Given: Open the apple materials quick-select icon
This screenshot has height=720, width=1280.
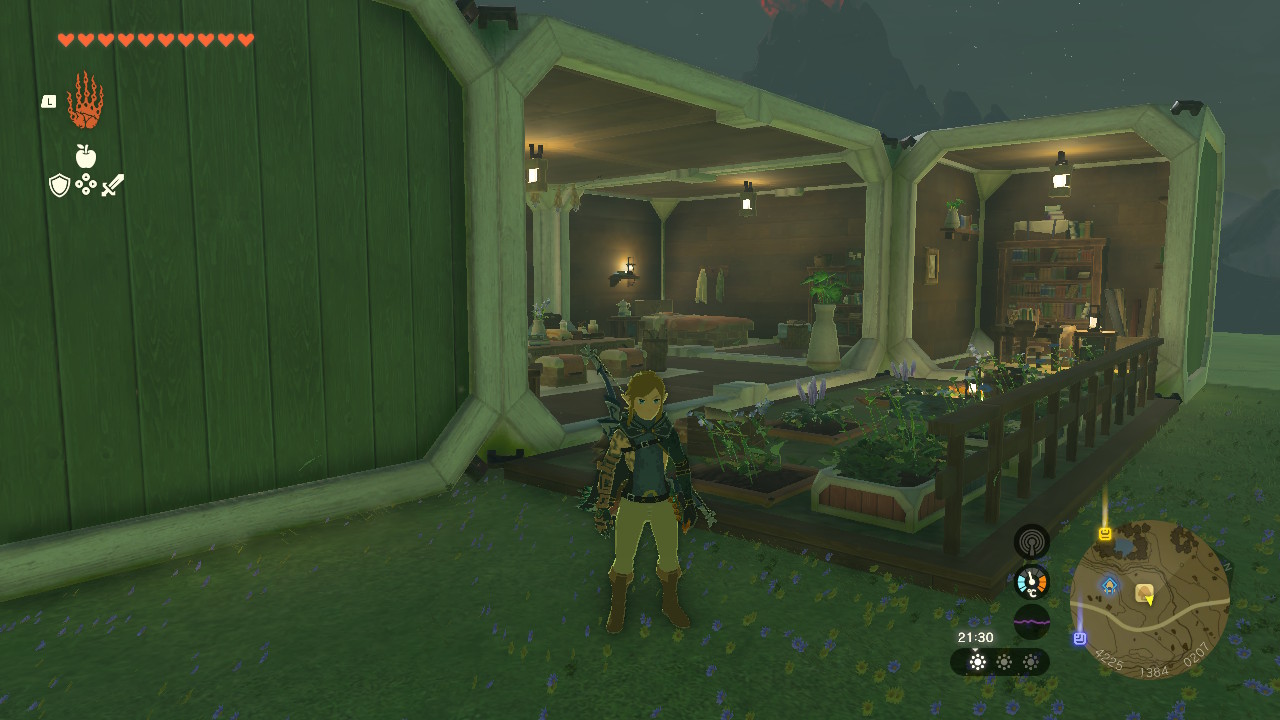Looking at the screenshot, I should coord(86,156).
